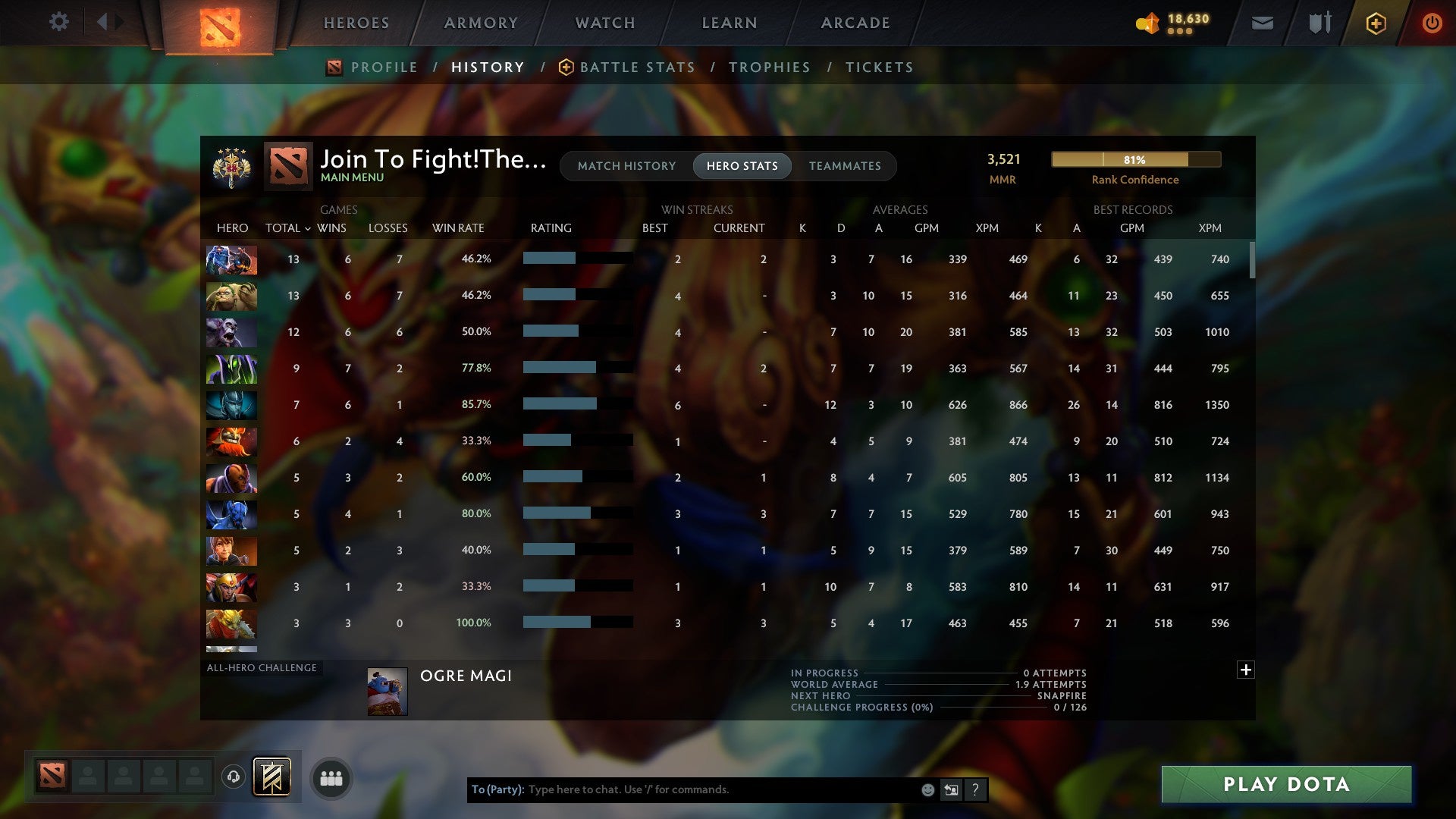Open the messages envelope icon
The width and height of the screenshot is (1456, 819).
pyautogui.click(x=1262, y=23)
